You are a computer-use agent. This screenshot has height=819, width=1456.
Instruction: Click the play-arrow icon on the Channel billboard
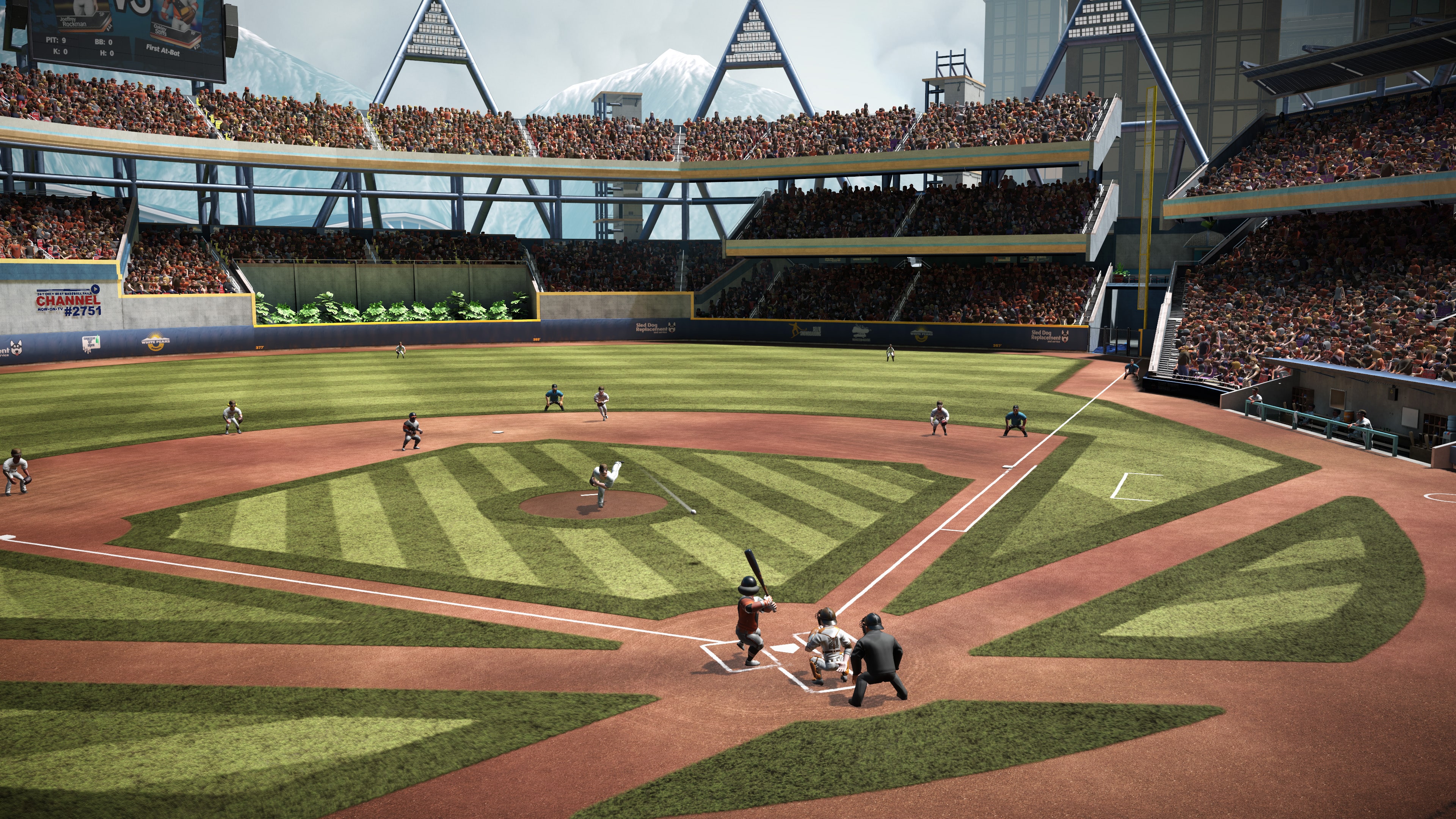pos(96,289)
